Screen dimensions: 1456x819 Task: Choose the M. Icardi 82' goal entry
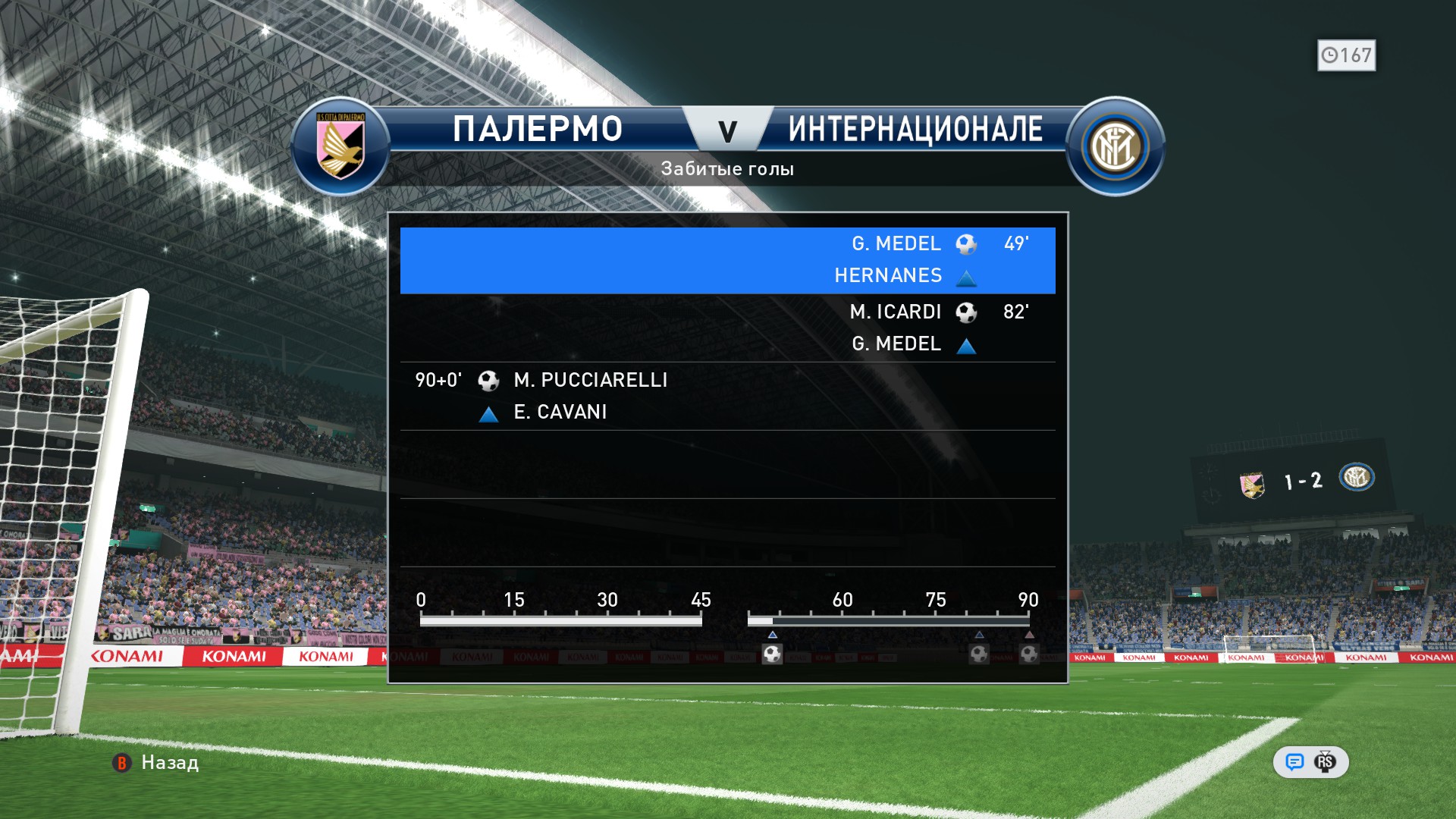tap(727, 328)
